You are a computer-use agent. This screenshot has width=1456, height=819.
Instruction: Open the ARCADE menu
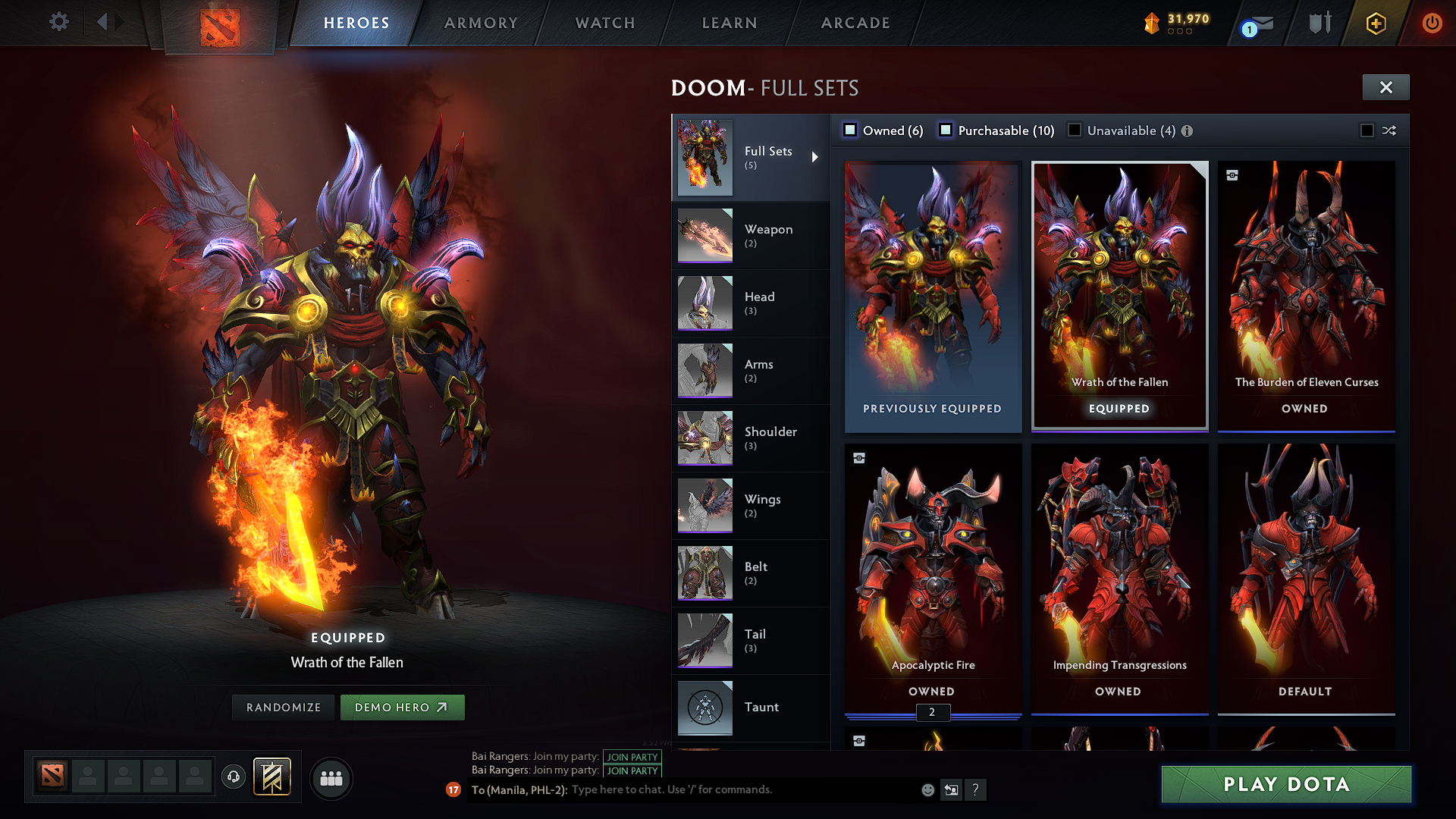tap(855, 23)
